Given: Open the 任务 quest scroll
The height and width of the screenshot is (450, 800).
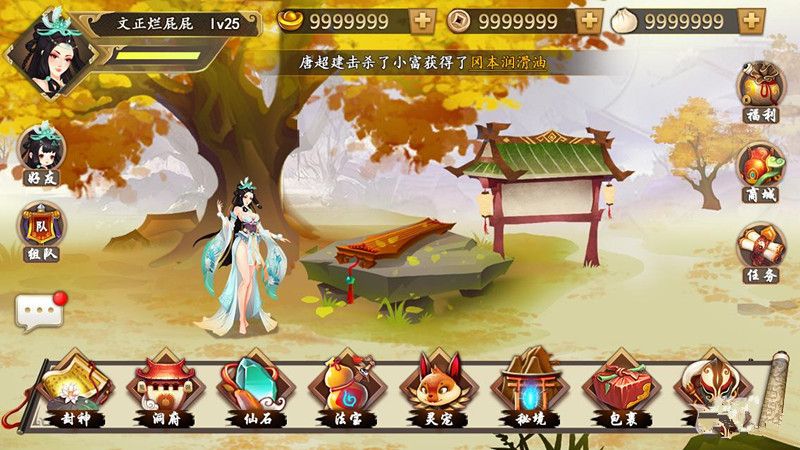Looking at the screenshot, I should tap(760, 248).
